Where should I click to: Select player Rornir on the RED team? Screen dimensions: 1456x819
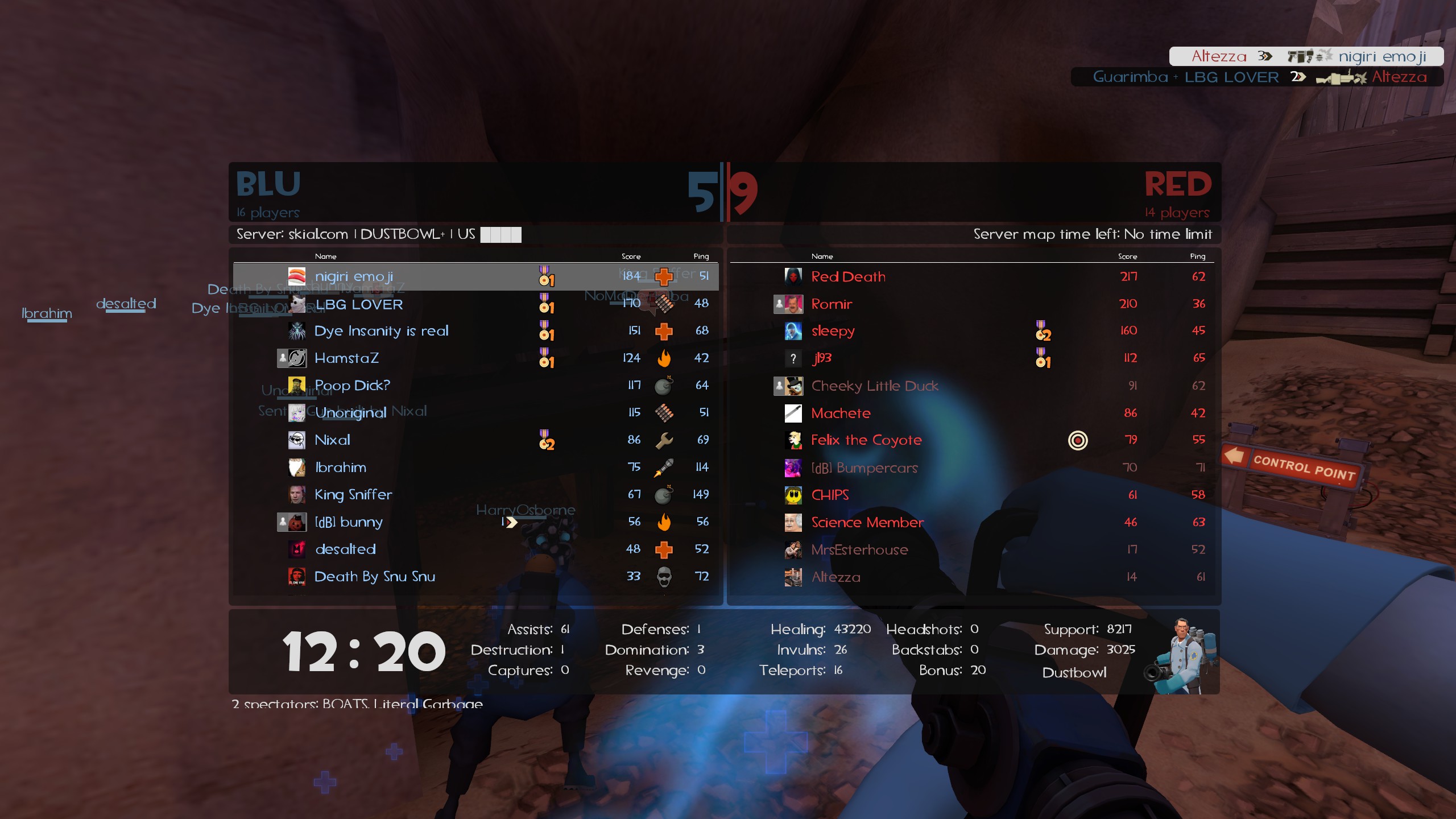coord(832,304)
